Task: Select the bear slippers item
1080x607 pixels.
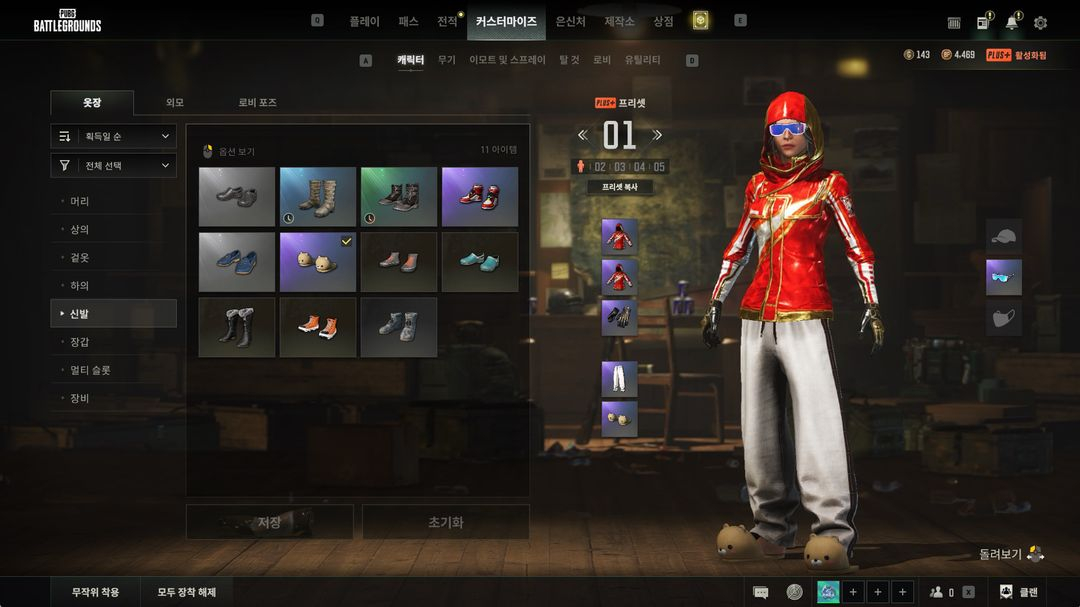Action: (318, 263)
